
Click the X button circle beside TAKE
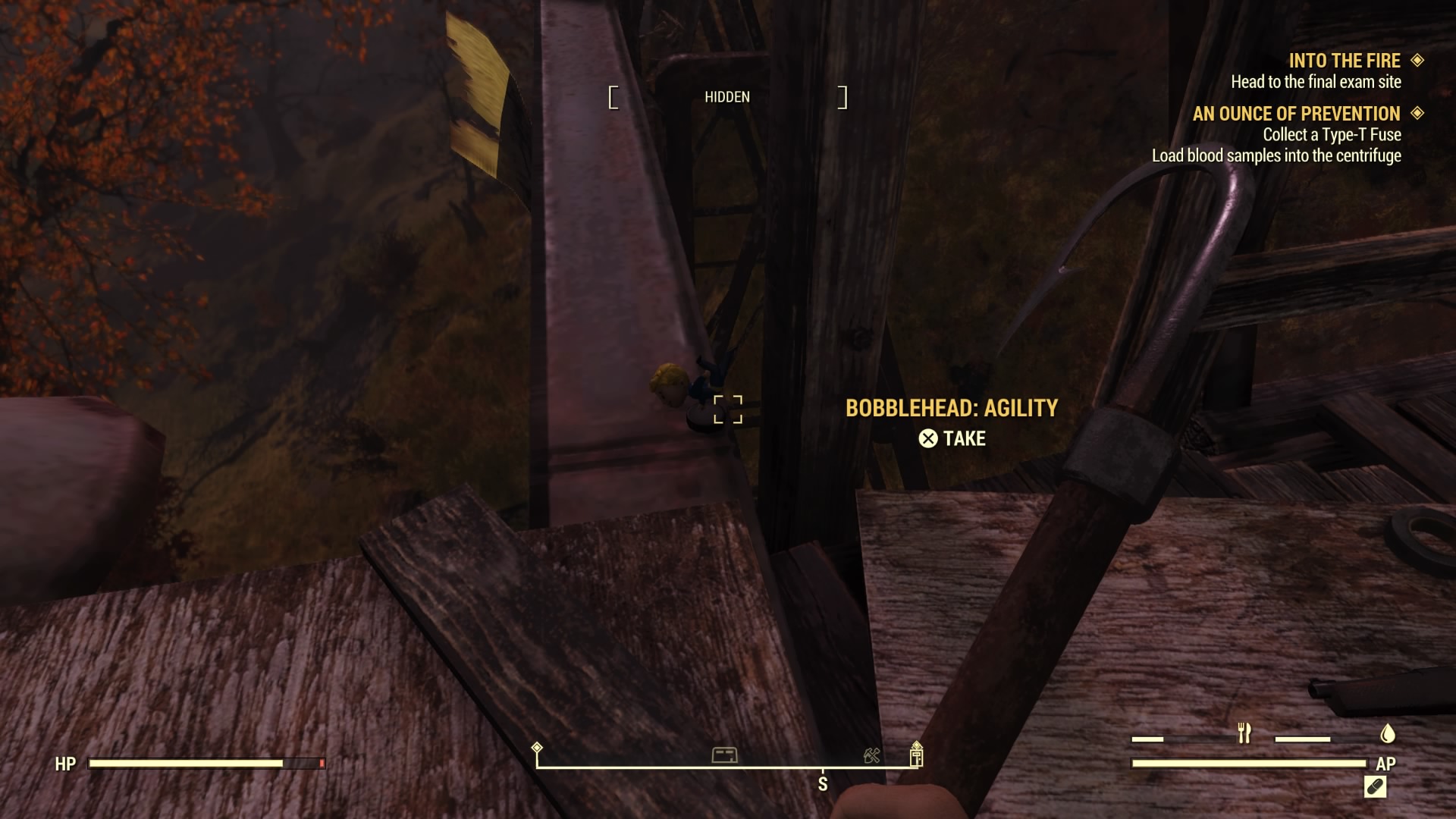pyautogui.click(x=928, y=438)
